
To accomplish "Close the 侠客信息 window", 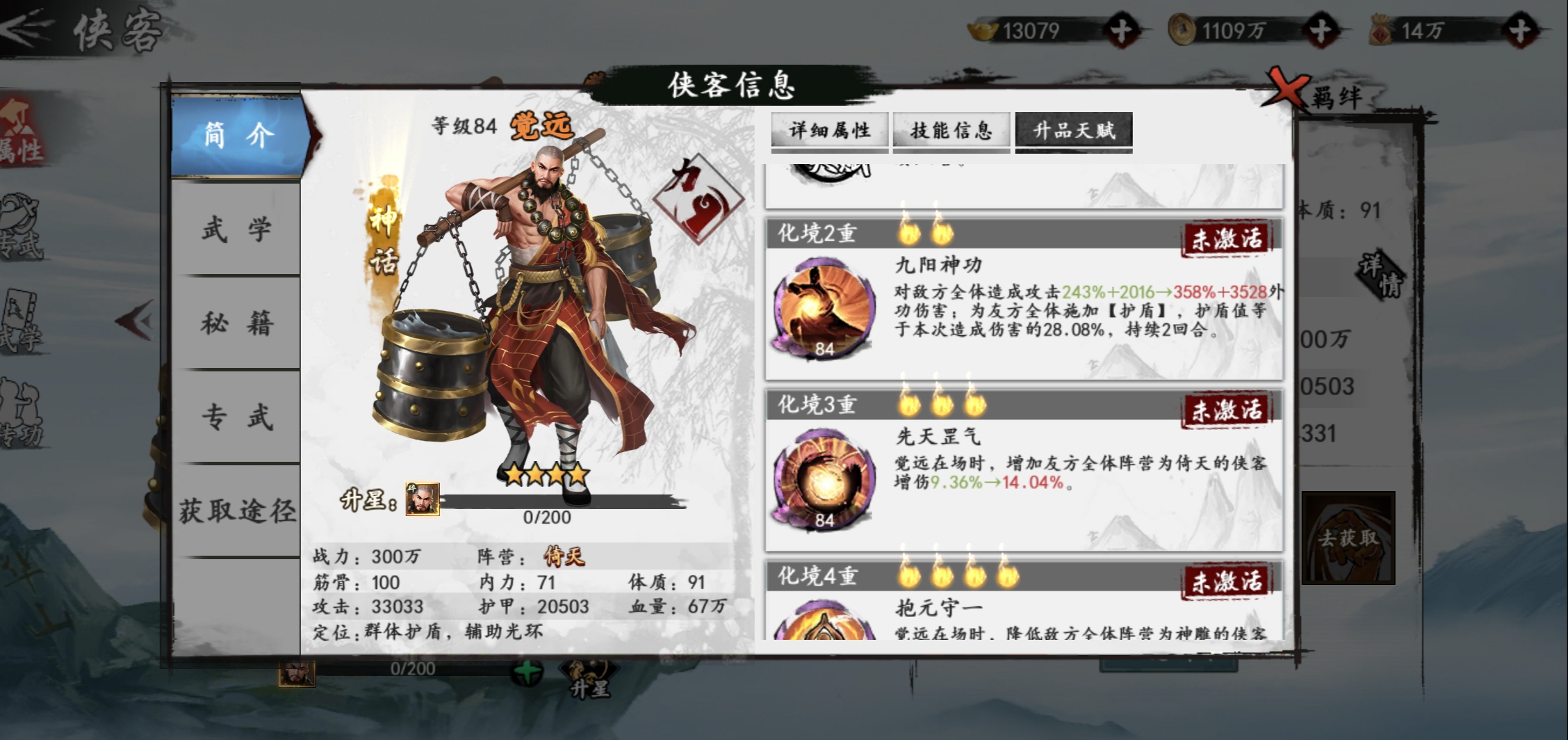I will click(x=1287, y=89).
